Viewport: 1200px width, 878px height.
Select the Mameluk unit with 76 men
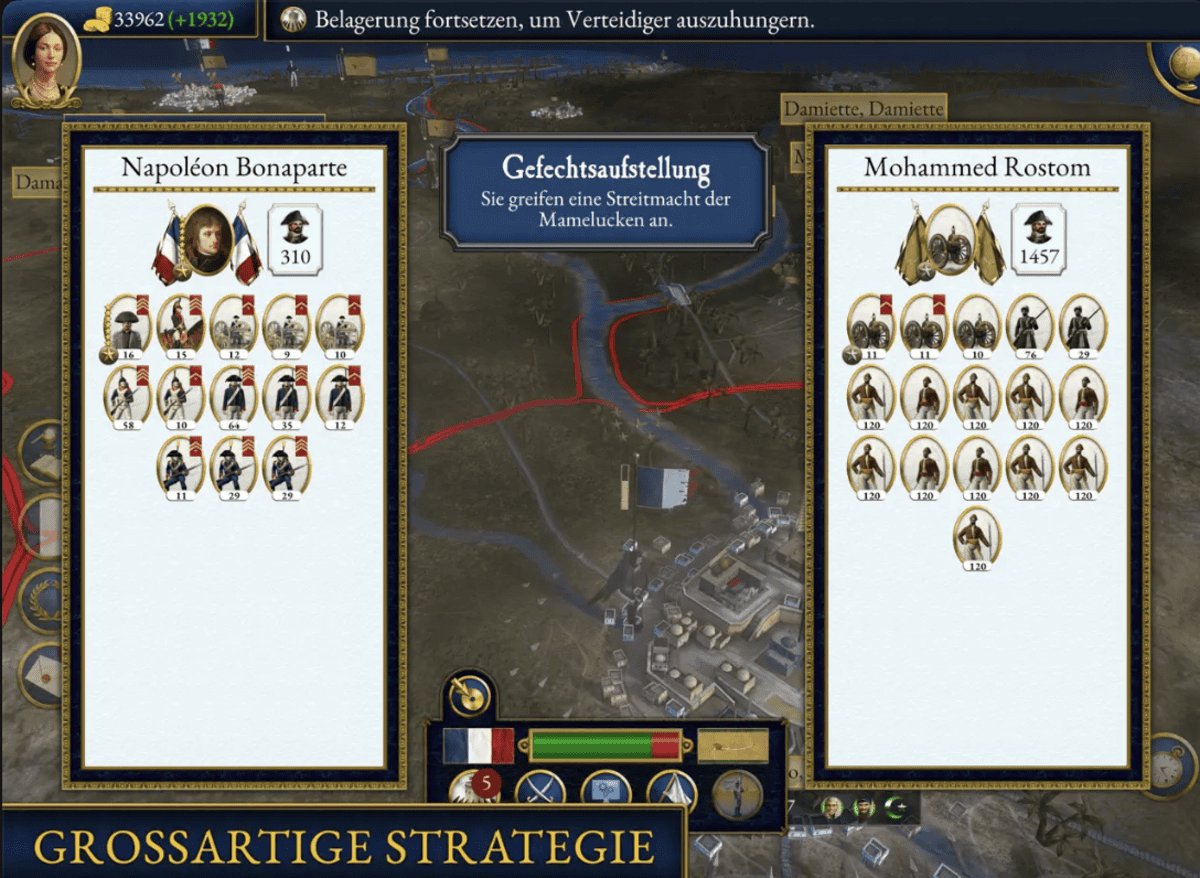pos(1030,324)
